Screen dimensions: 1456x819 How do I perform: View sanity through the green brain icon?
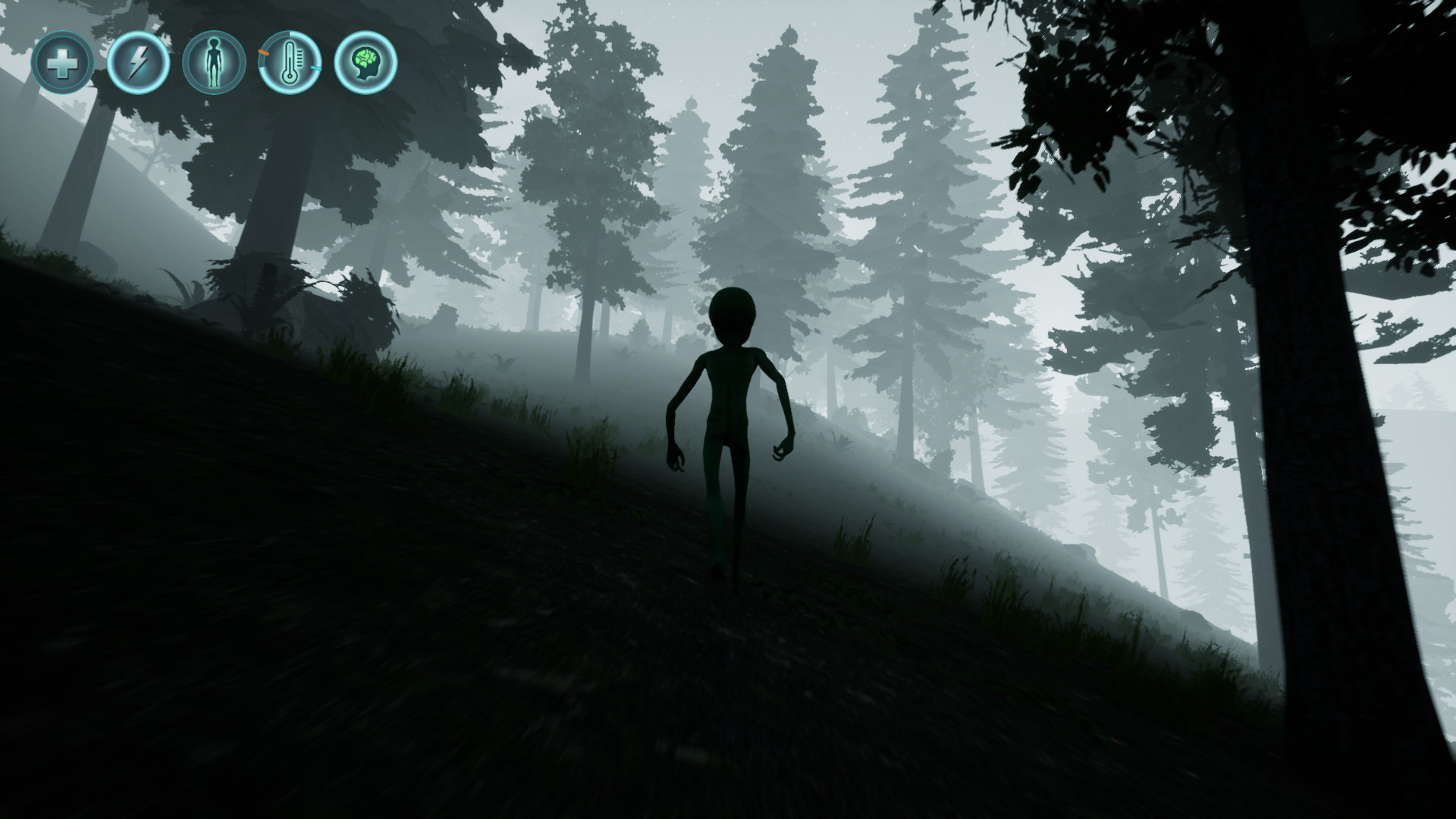pyautogui.click(x=365, y=66)
